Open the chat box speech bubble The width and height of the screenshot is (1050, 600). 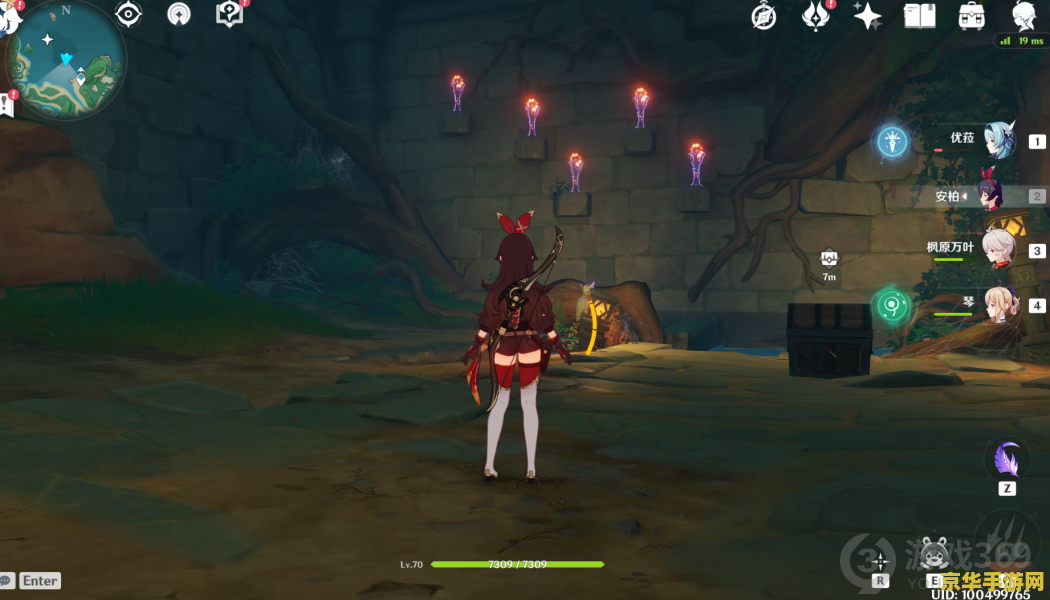[7, 580]
